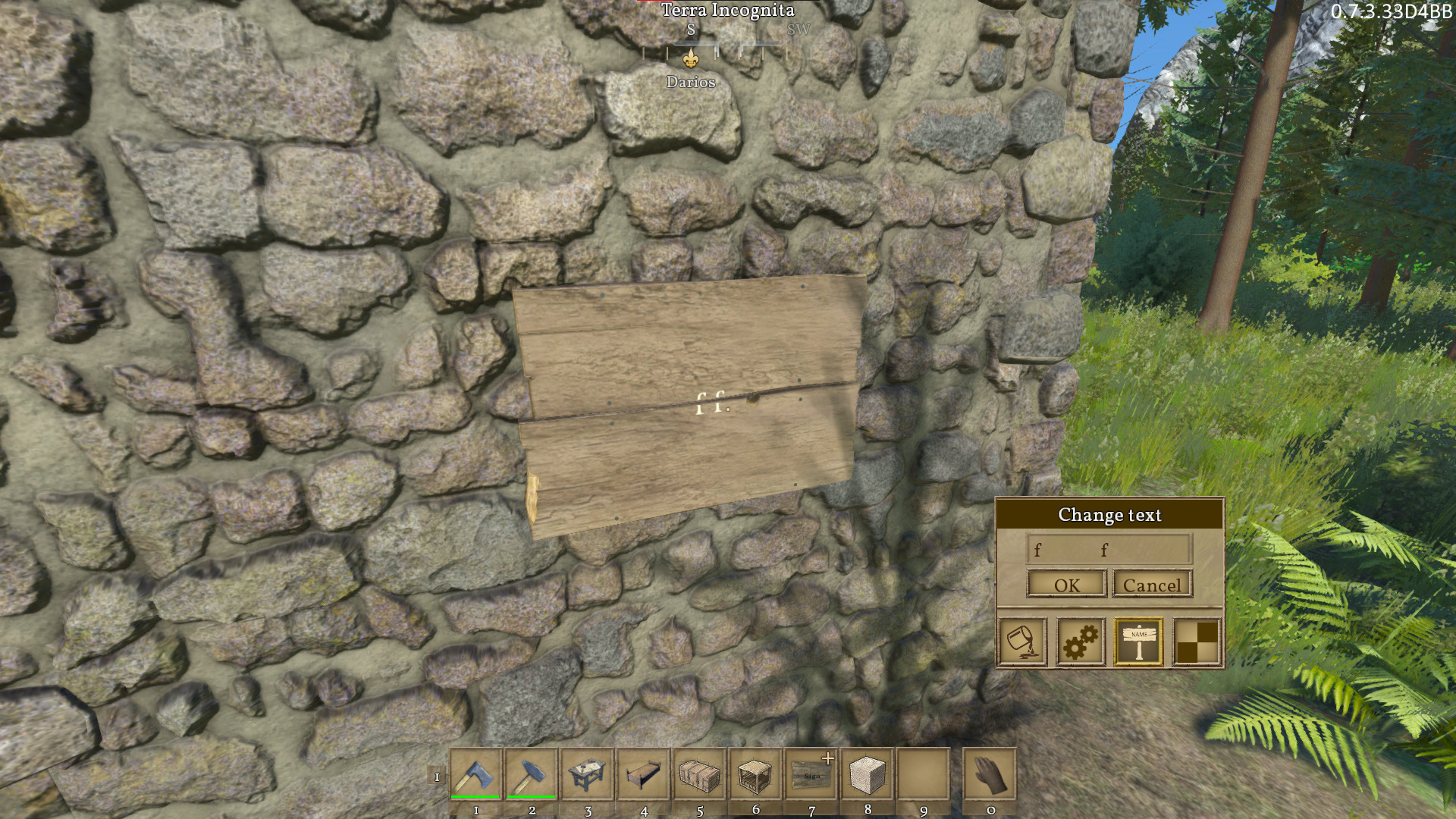Select the name sign icon

pyautogui.click(x=1138, y=642)
